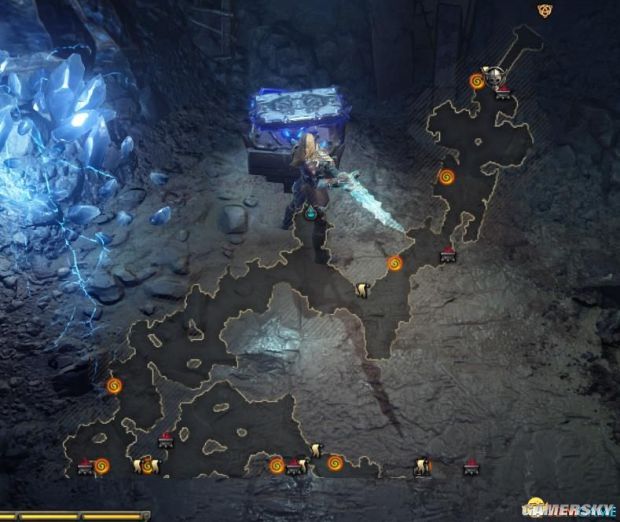Select the teal player position marker on the map
This screenshot has height=522, width=620.
click(x=311, y=213)
